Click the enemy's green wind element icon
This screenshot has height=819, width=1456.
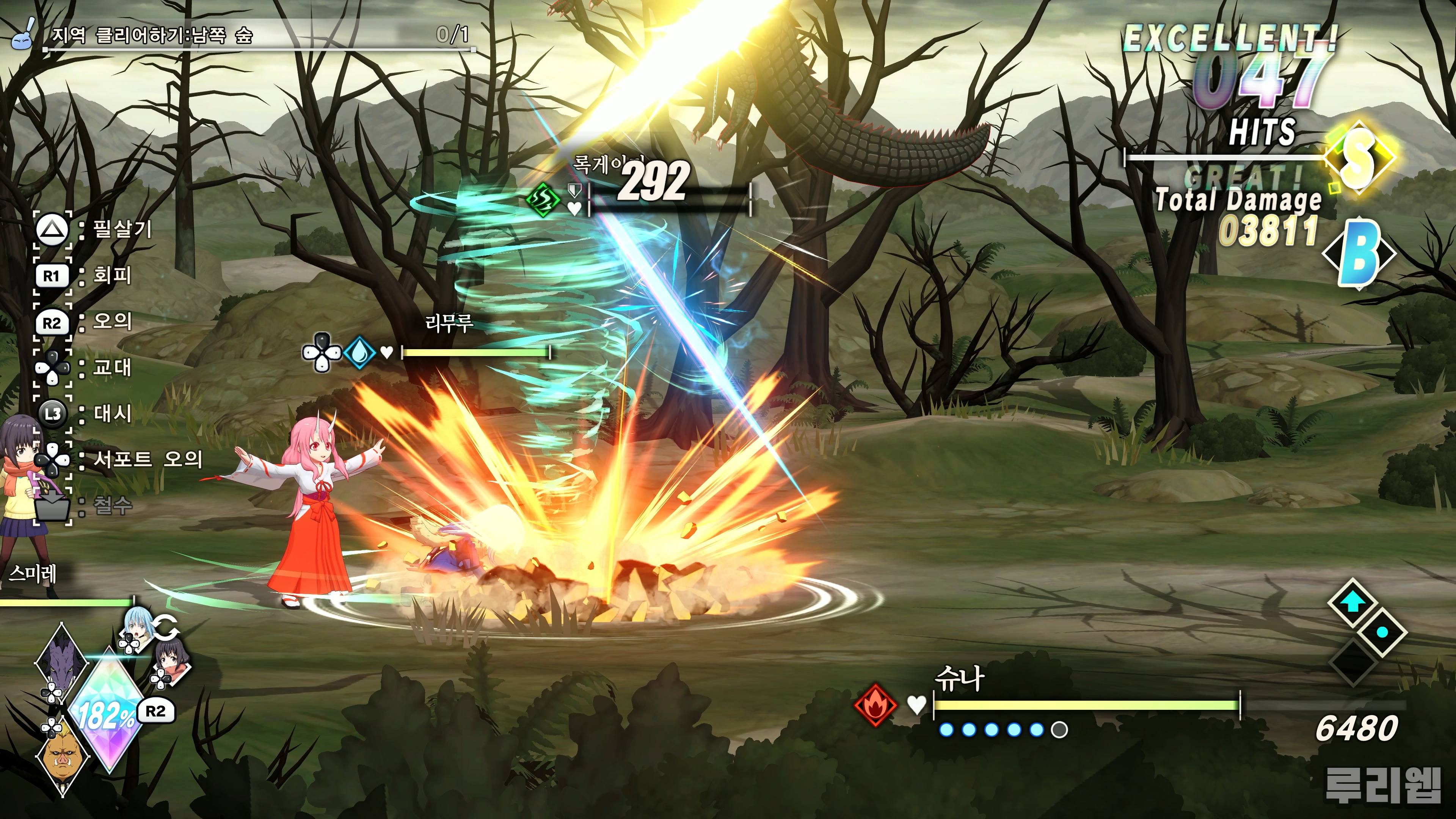(543, 199)
